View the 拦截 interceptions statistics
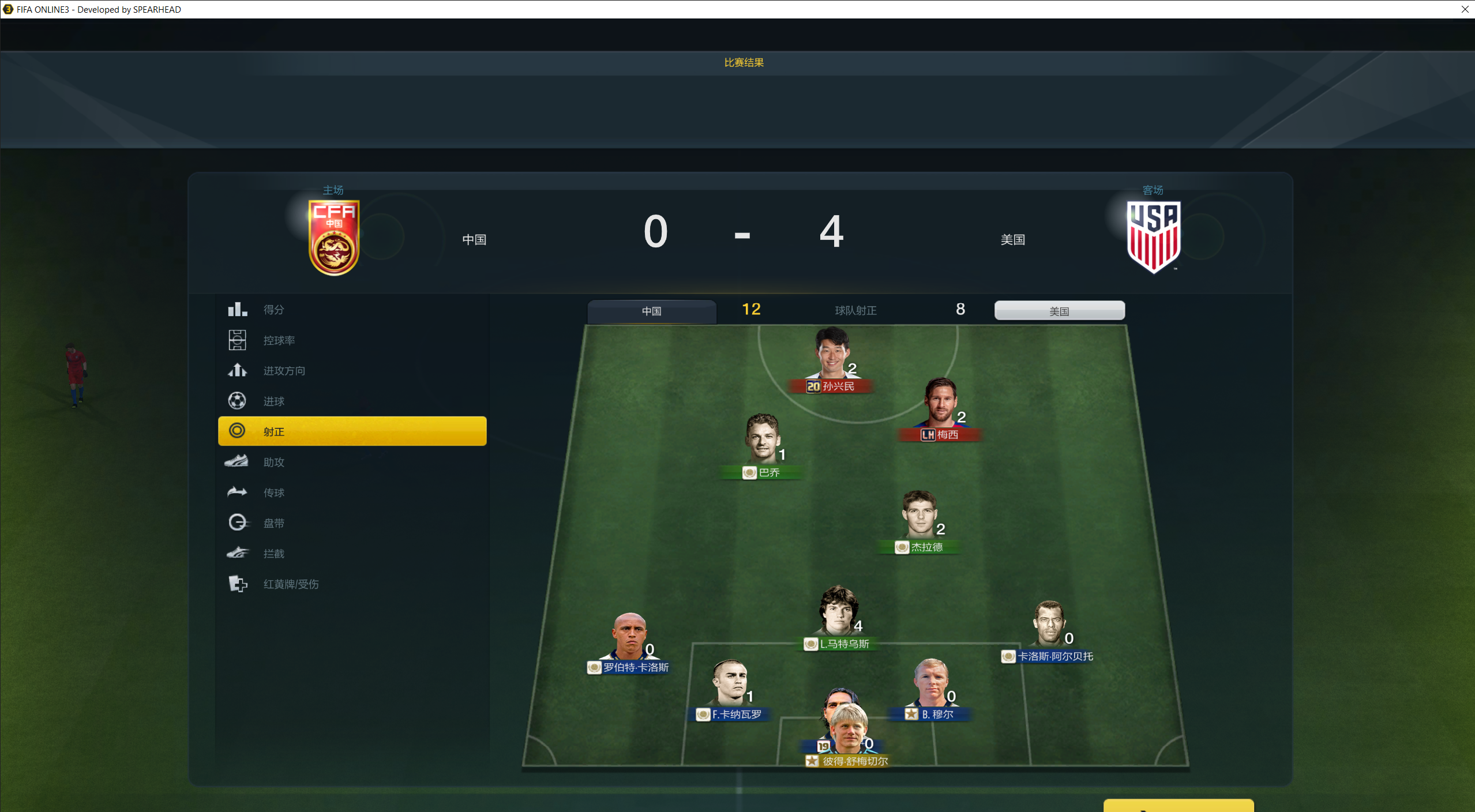Screen dimensions: 1475x812 pyautogui.click(x=274, y=554)
